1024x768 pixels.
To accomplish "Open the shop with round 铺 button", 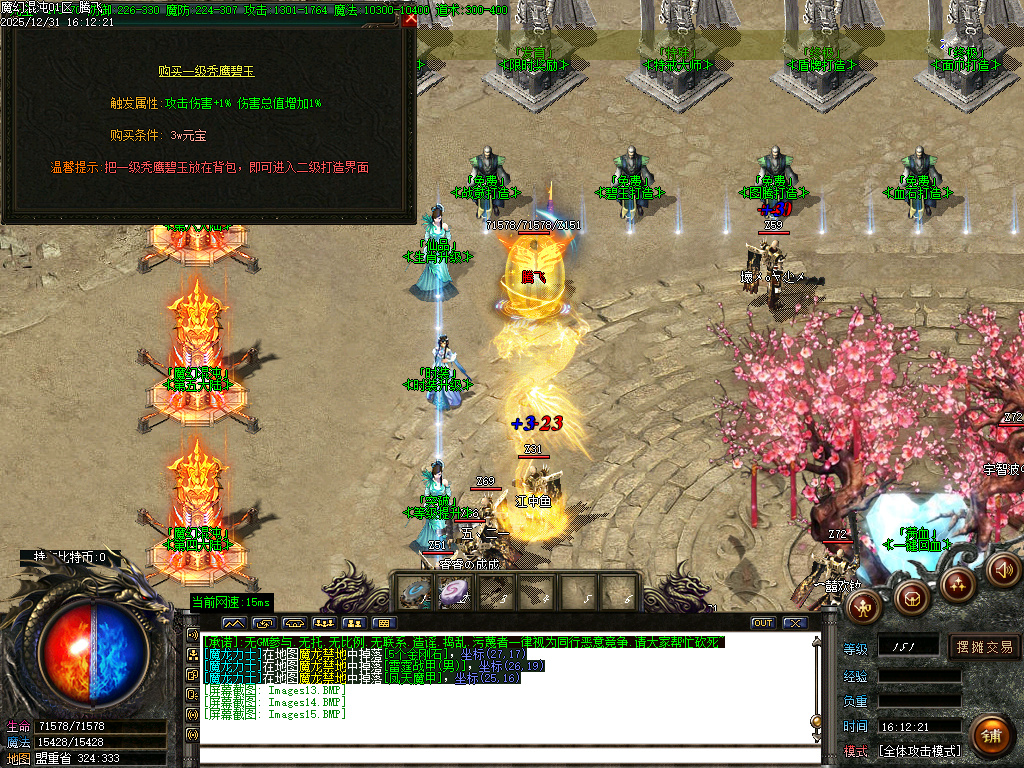I will (x=991, y=735).
